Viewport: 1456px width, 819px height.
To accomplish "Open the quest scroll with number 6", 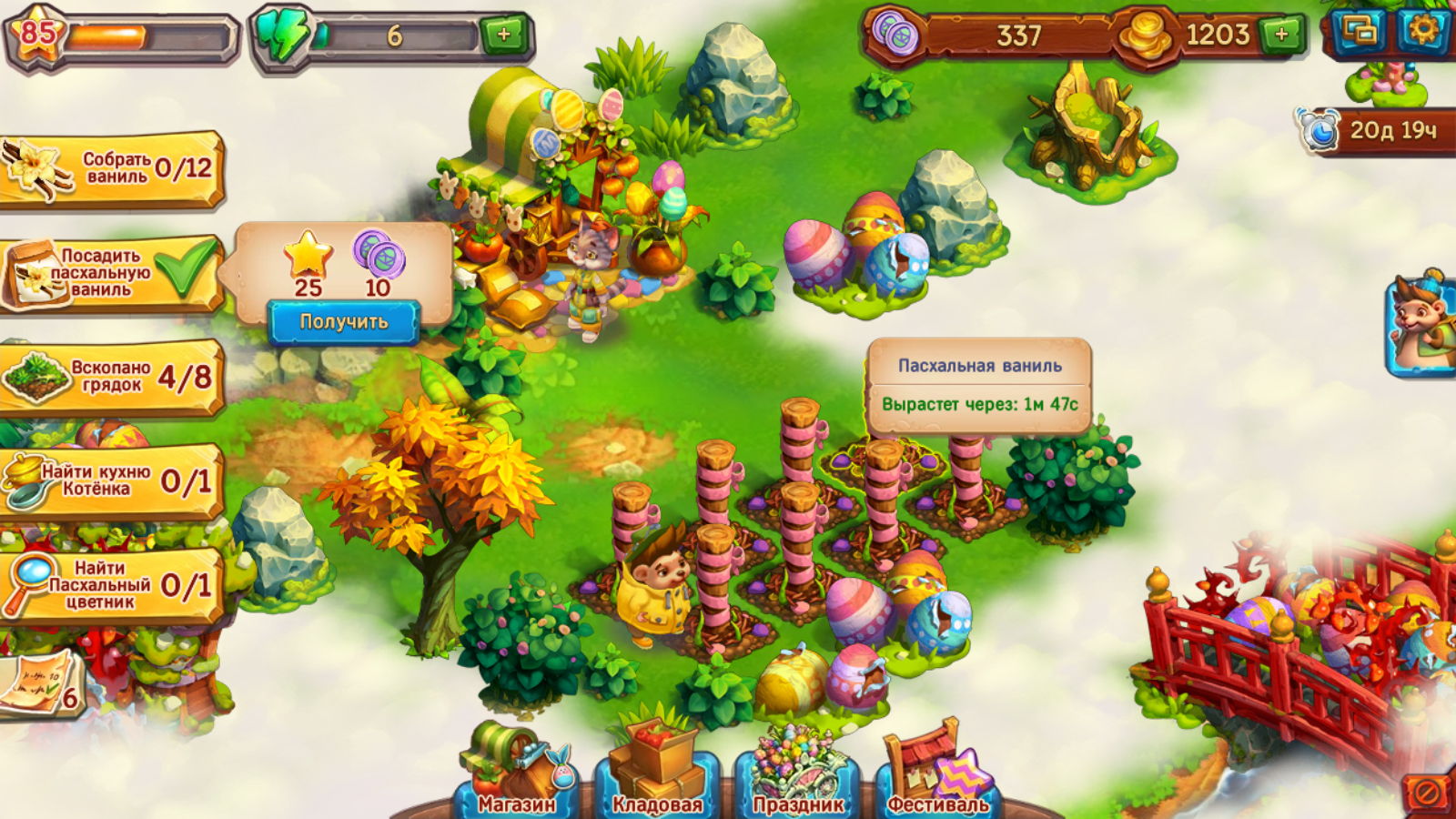I will (x=41, y=684).
